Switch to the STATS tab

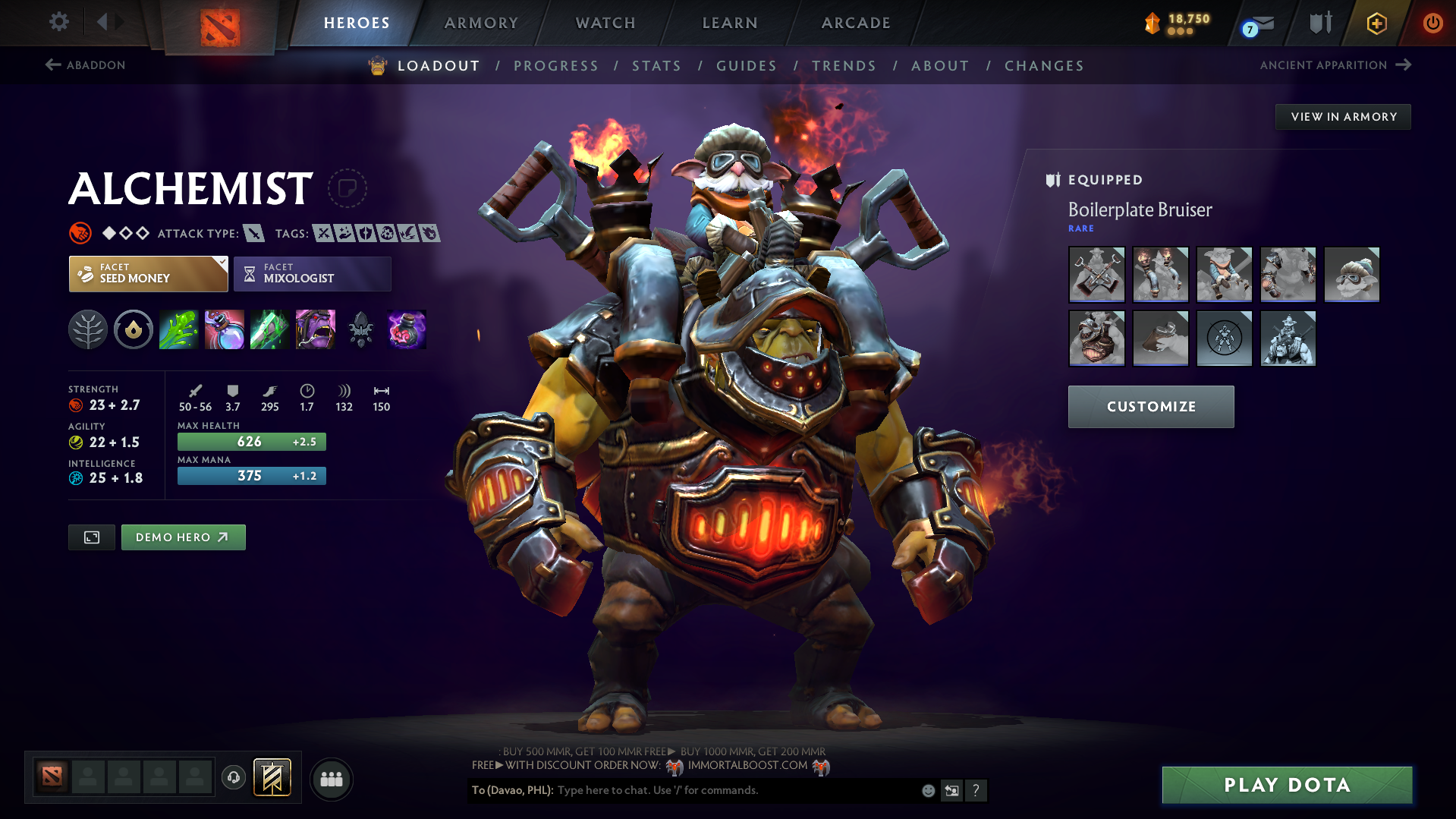656,65
